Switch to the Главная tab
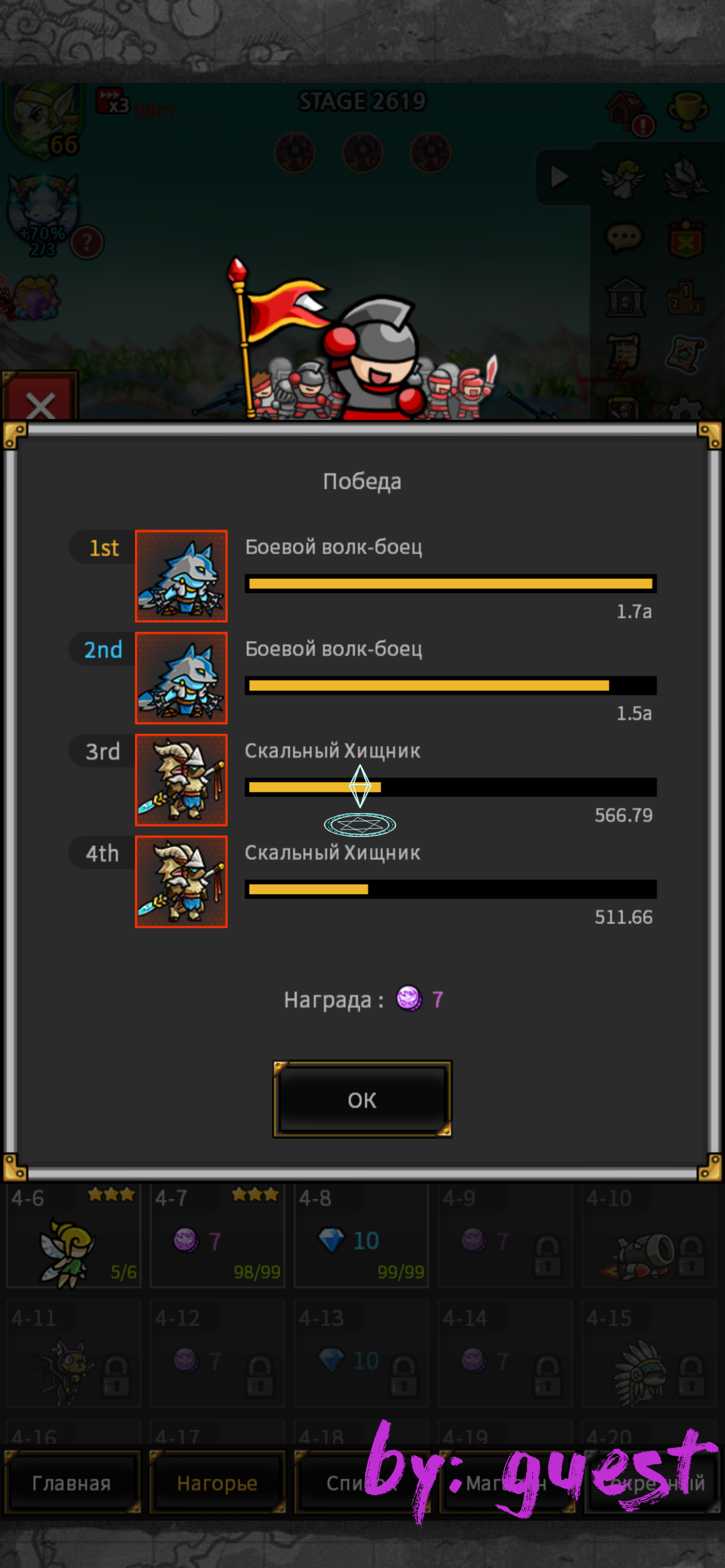Image resolution: width=725 pixels, height=1568 pixels. click(x=72, y=1483)
